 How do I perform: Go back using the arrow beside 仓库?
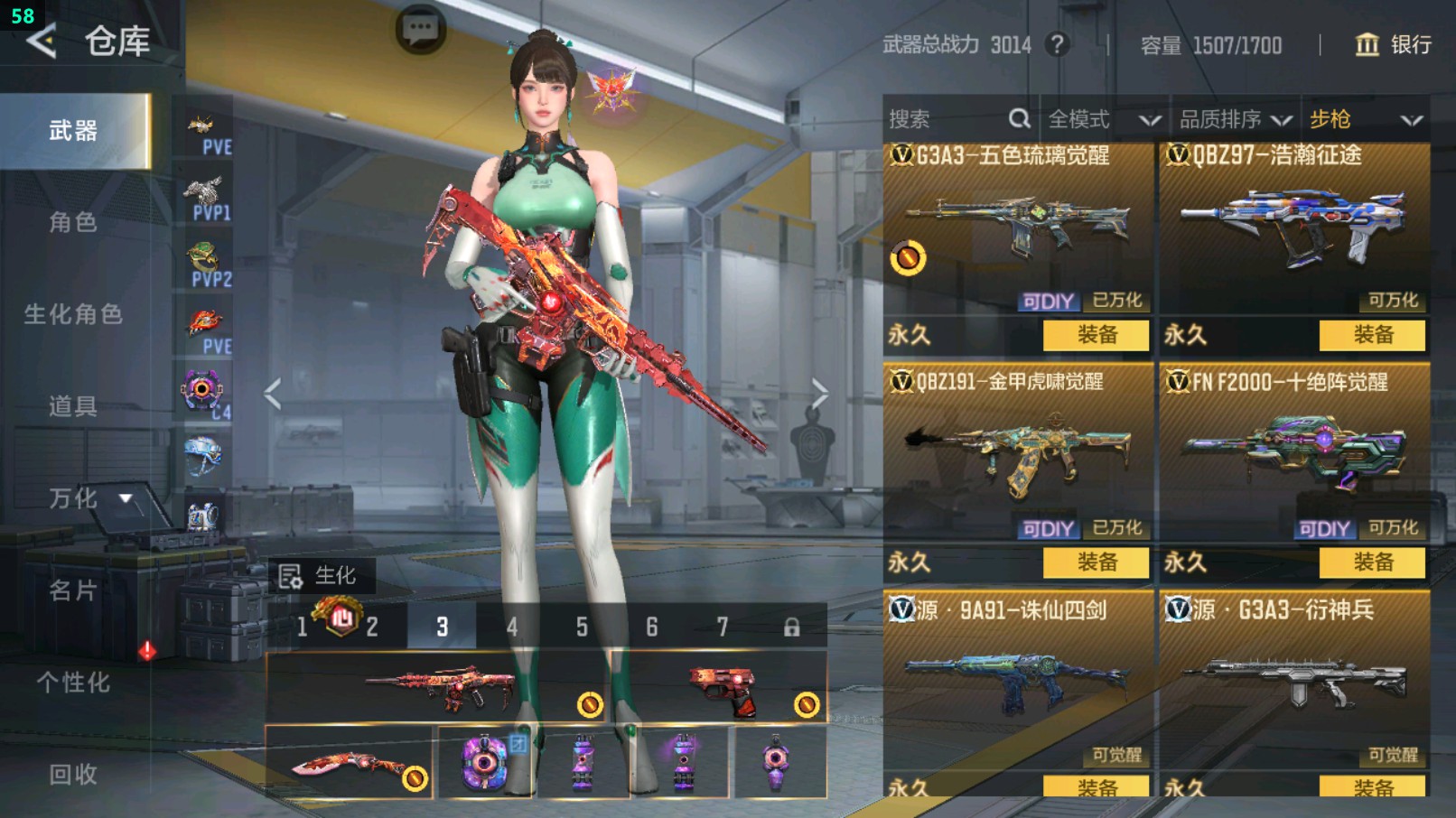tap(41, 42)
